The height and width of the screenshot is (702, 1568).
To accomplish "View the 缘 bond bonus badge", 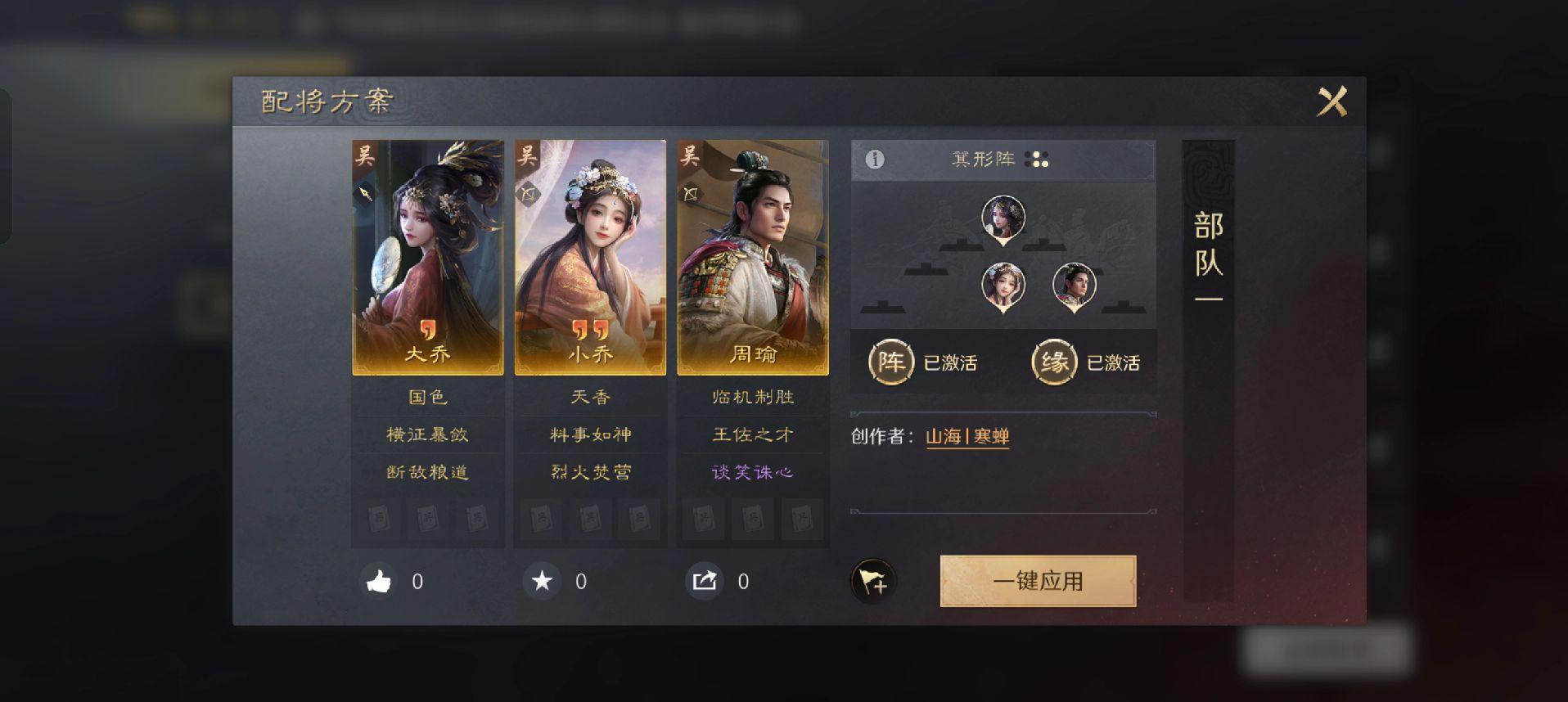I will point(1054,362).
